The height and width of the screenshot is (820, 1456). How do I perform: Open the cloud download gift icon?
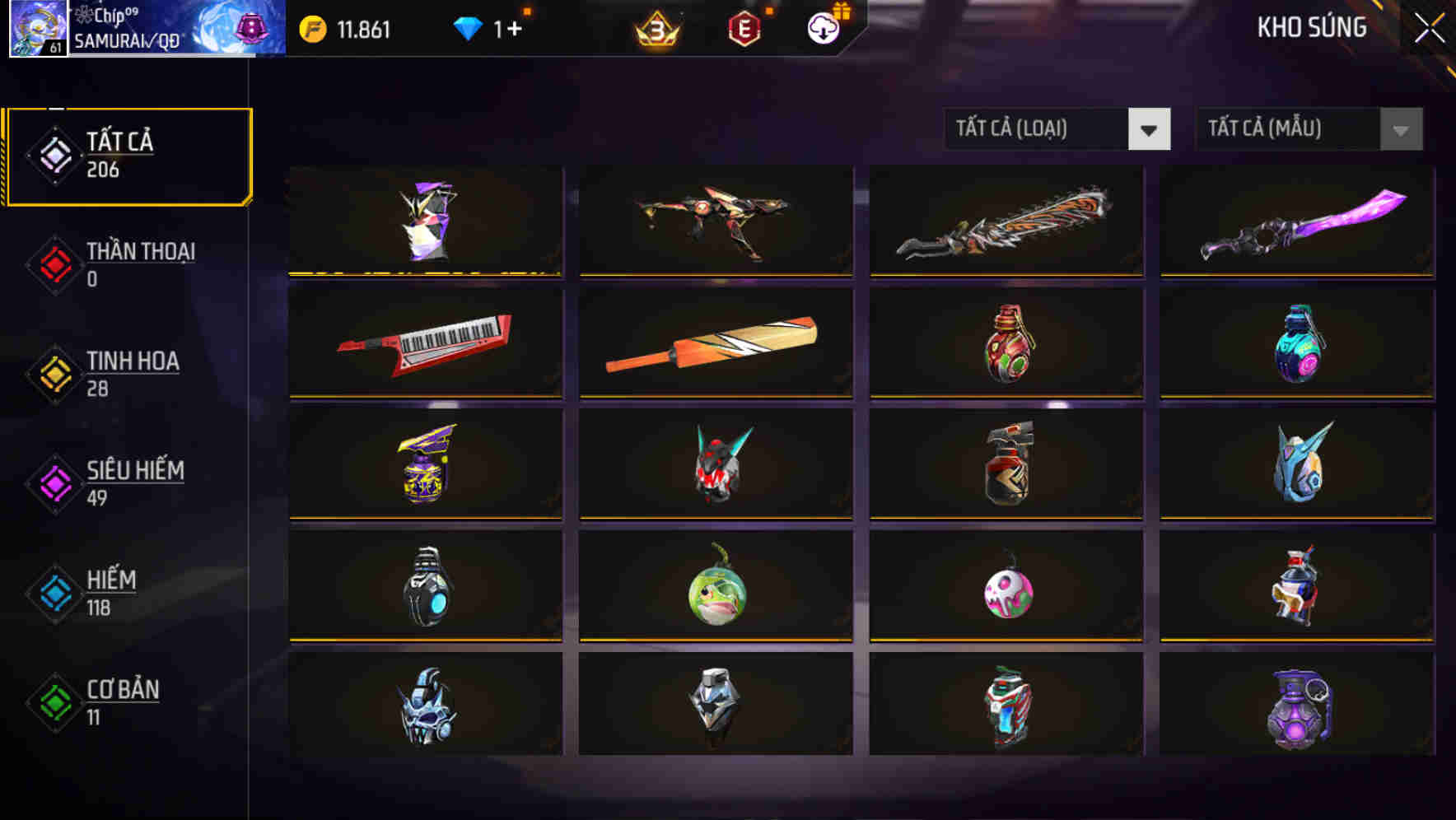(821, 26)
